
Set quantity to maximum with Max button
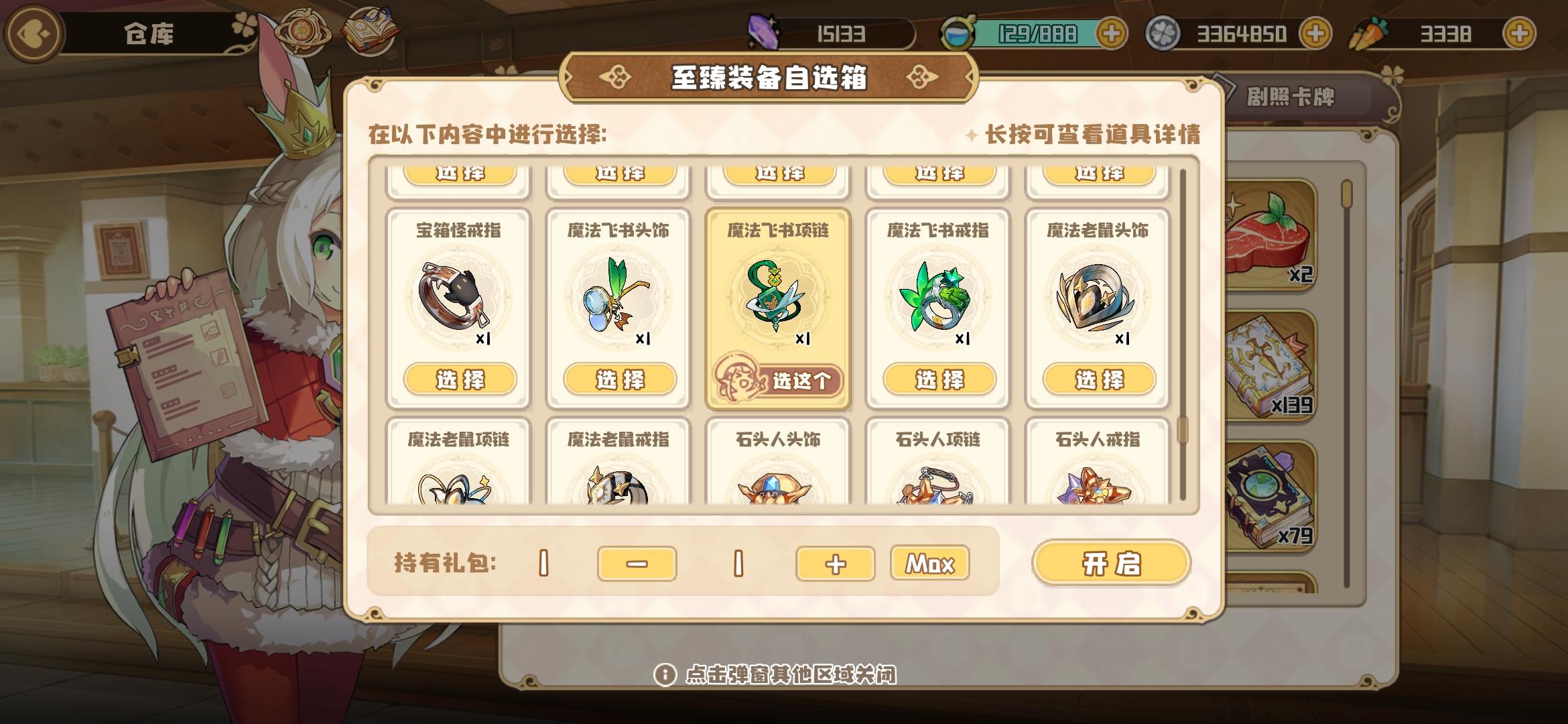(930, 564)
